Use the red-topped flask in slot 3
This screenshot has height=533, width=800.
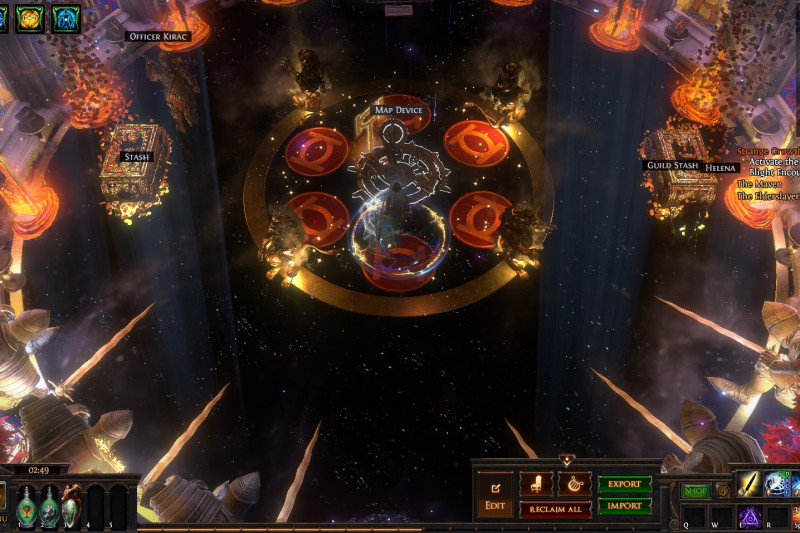pyautogui.click(x=72, y=504)
